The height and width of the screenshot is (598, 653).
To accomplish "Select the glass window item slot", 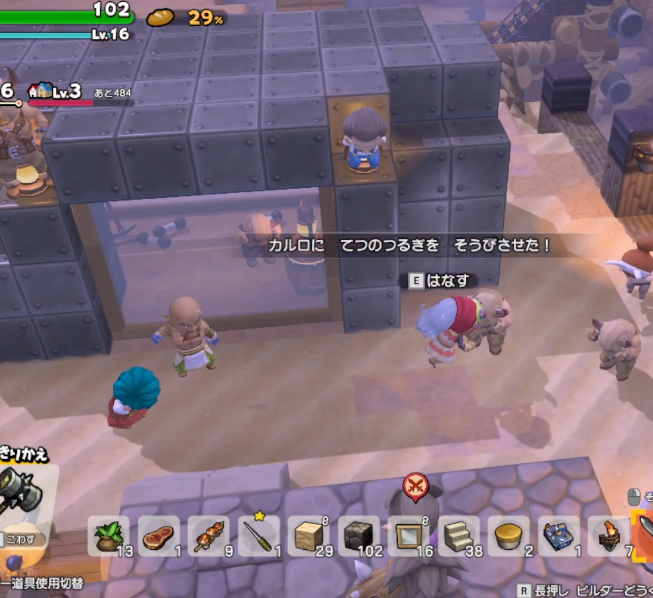I will (409, 536).
